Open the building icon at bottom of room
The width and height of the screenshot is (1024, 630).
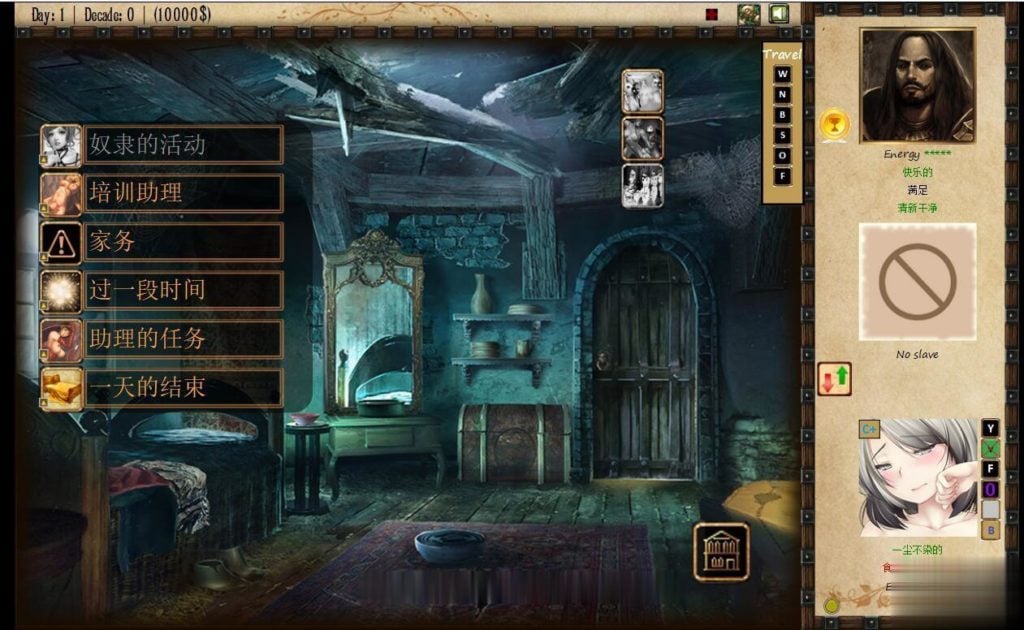click(721, 549)
